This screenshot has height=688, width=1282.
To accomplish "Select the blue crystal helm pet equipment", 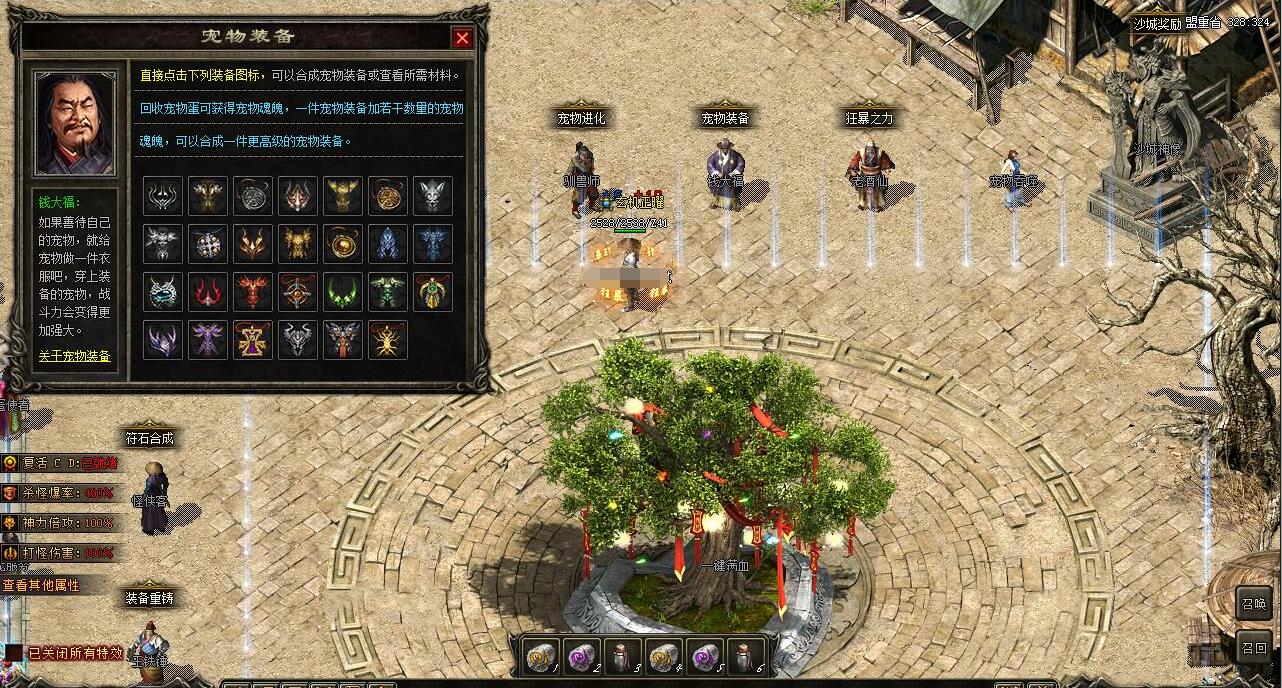I will (x=388, y=244).
